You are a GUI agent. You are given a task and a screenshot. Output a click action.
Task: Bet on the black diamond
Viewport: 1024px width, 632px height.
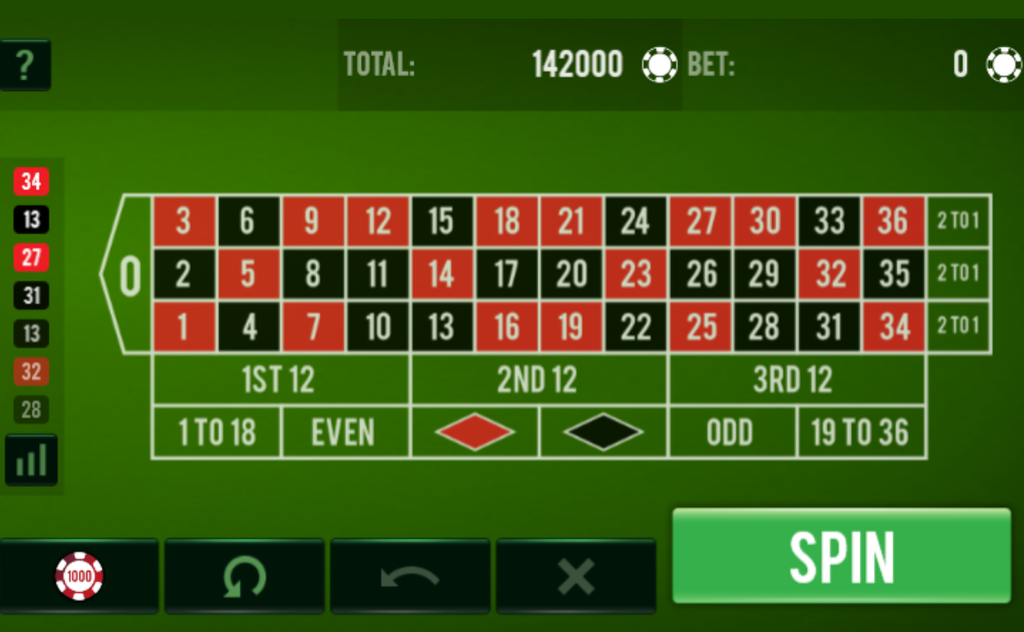tap(603, 433)
